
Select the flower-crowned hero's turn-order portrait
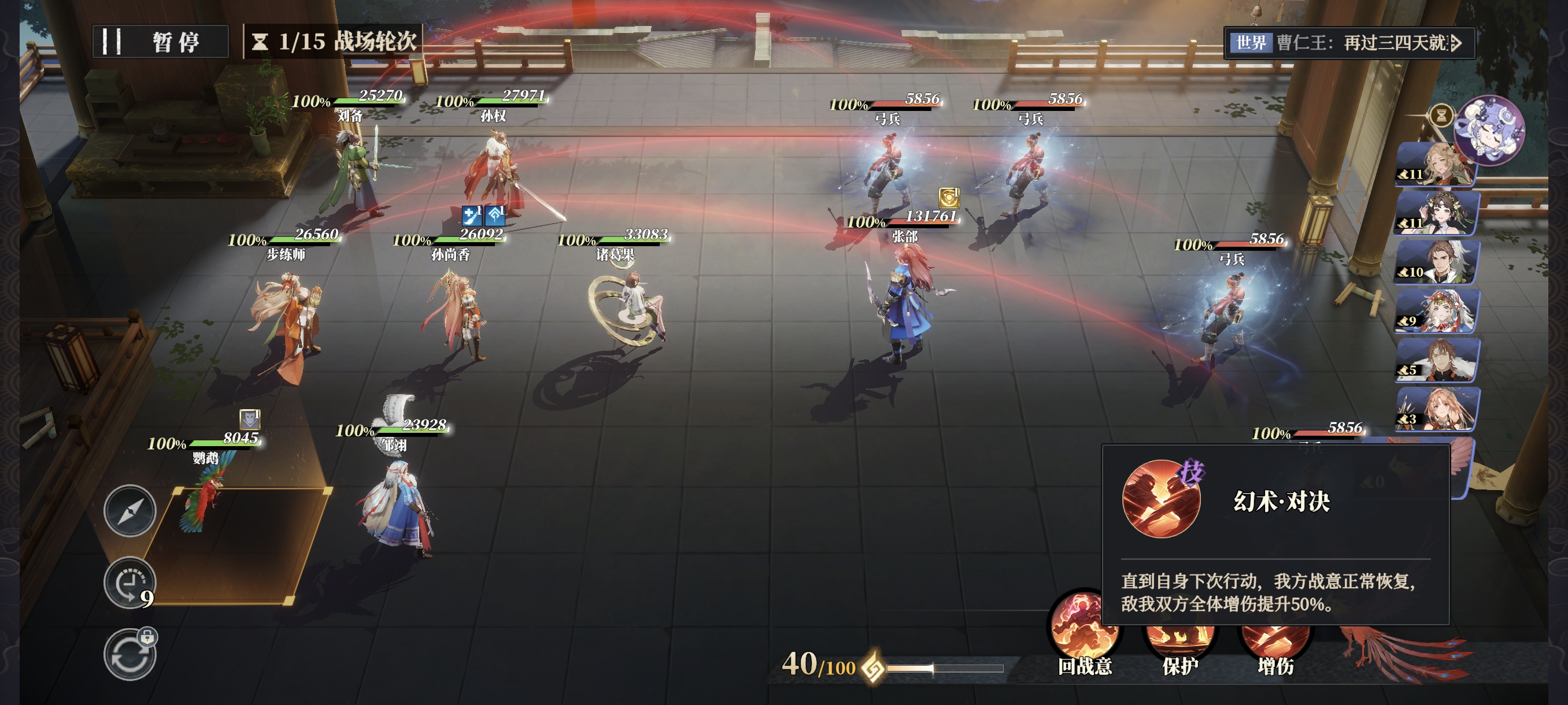[x=1437, y=214]
